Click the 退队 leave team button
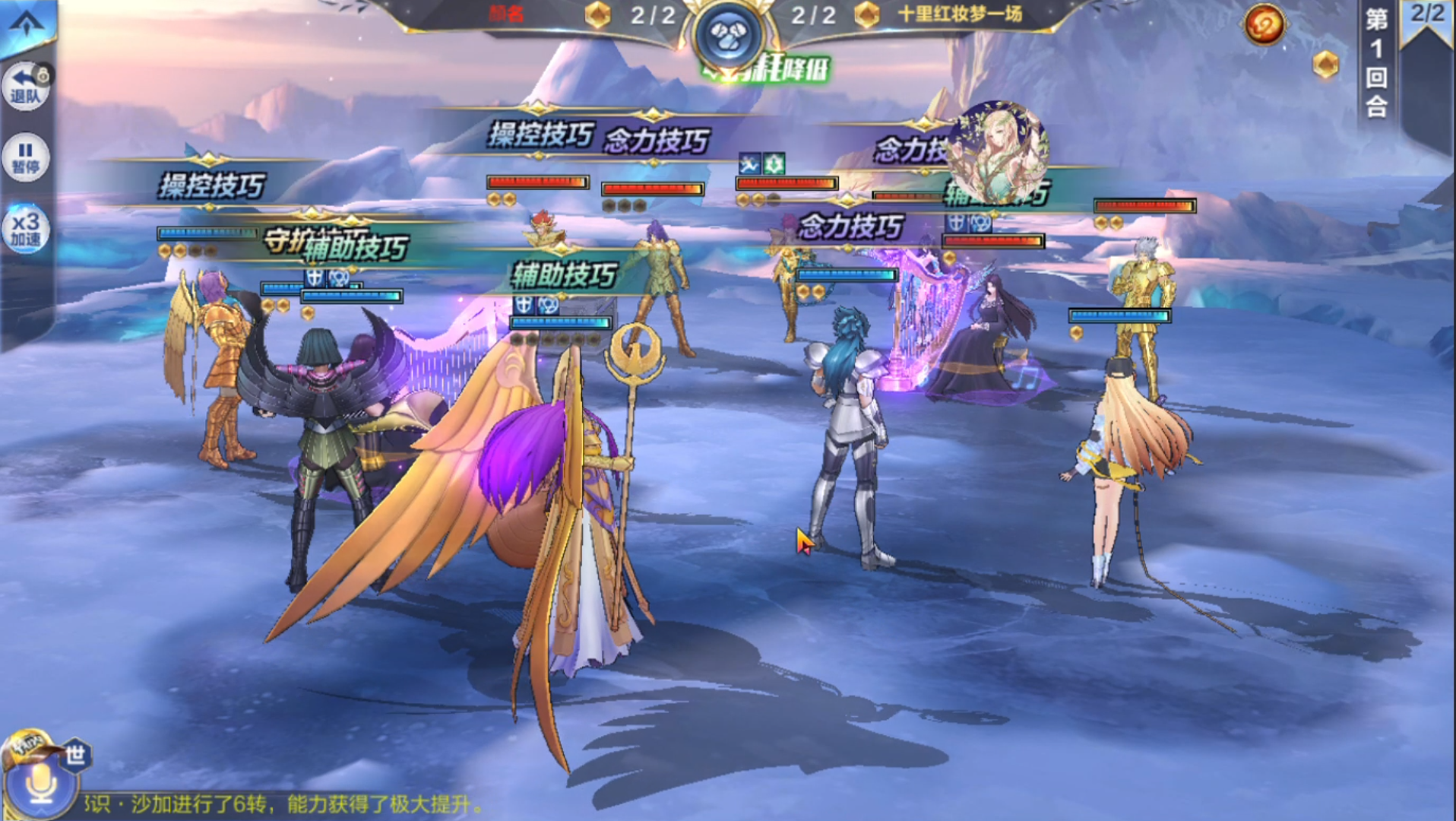The image size is (1456, 821). coord(26,85)
